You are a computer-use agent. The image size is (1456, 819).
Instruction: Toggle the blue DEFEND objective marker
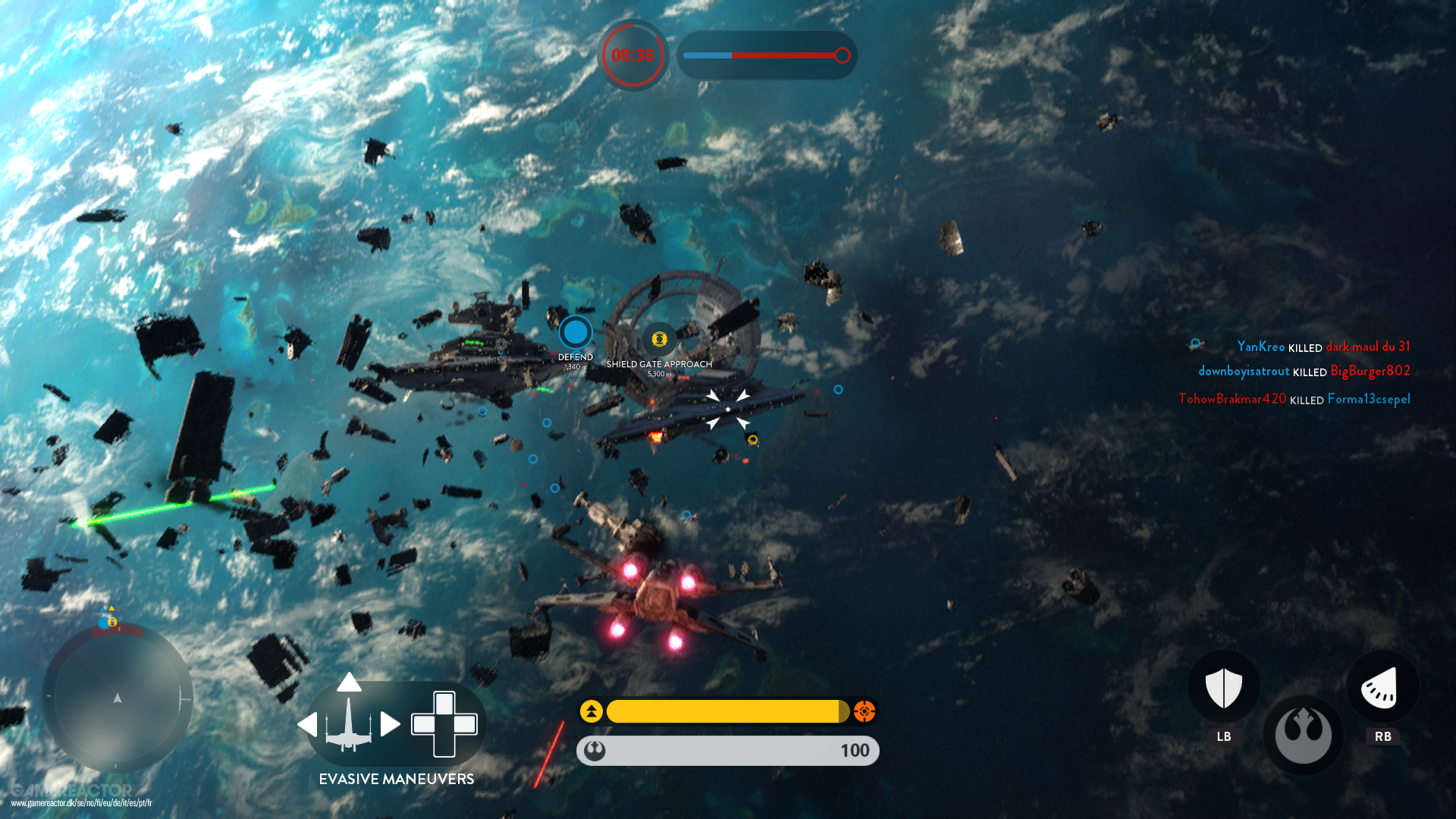[x=575, y=332]
